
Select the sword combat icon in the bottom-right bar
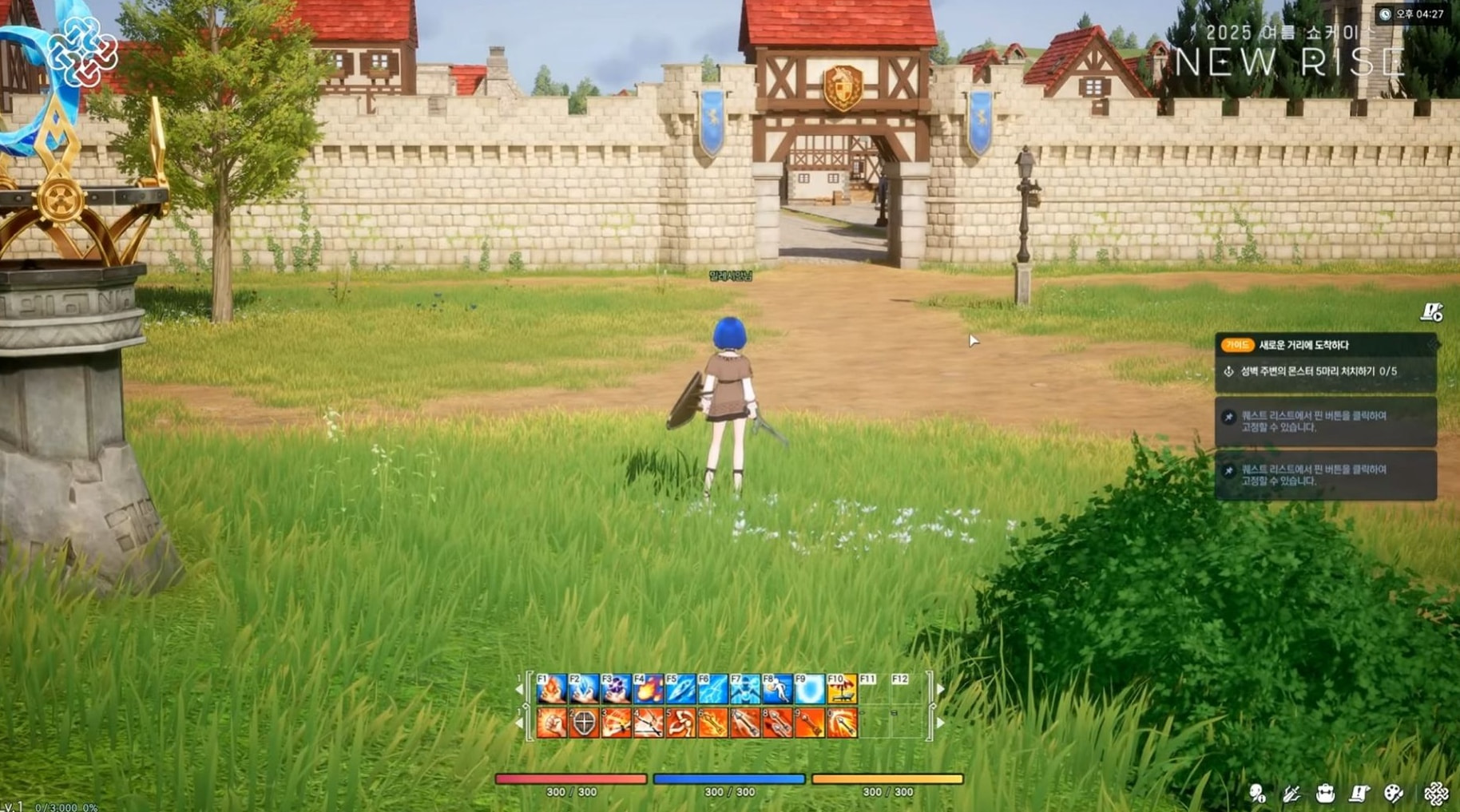[x=1292, y=794]
